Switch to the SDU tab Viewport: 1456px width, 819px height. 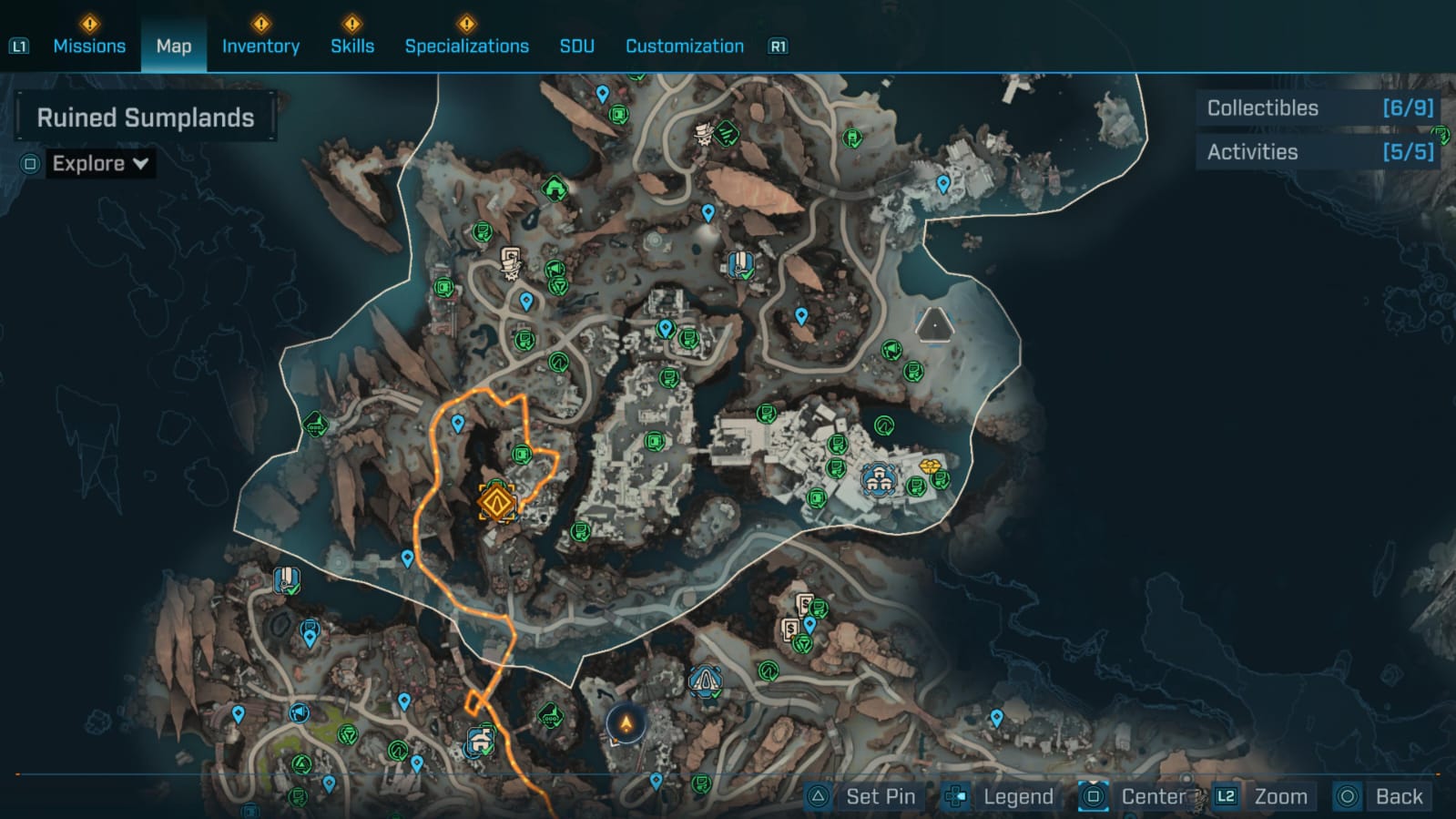pyautogui.click(x=576, y=46)
